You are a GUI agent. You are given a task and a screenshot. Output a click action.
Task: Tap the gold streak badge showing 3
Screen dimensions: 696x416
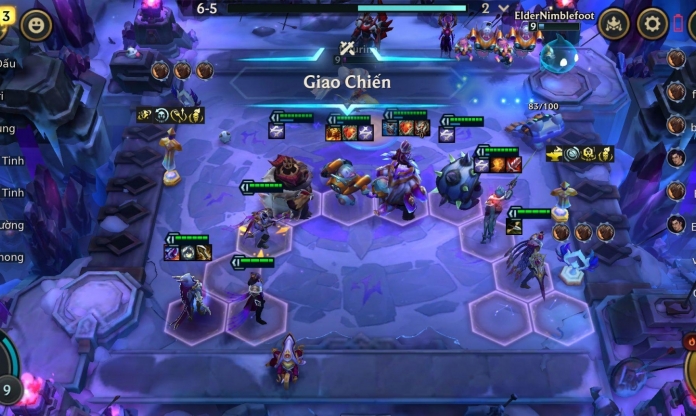pyautogui.click(x=5, y=17)
